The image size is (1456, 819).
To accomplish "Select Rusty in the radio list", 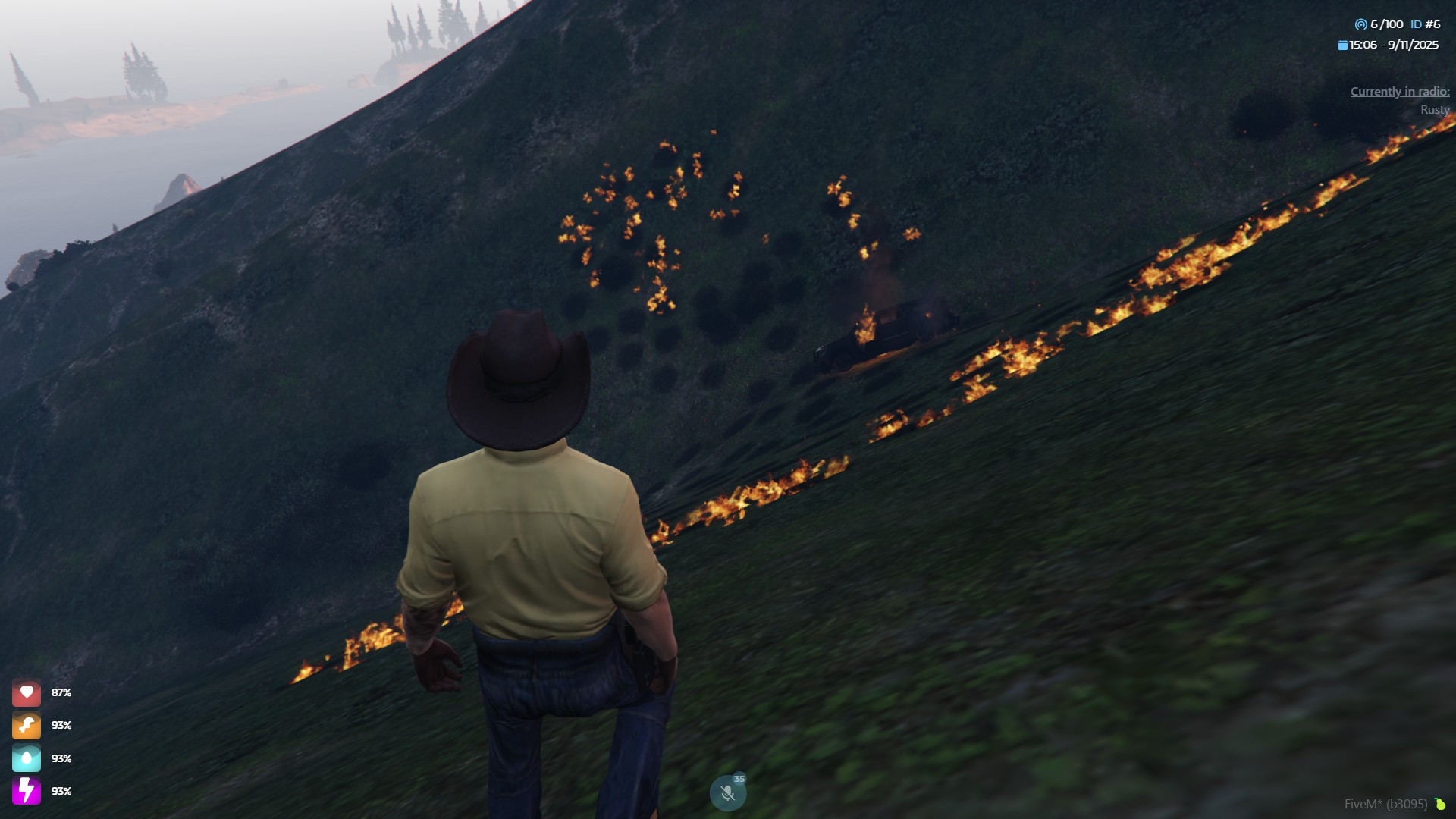I will tap(1434, 110).
